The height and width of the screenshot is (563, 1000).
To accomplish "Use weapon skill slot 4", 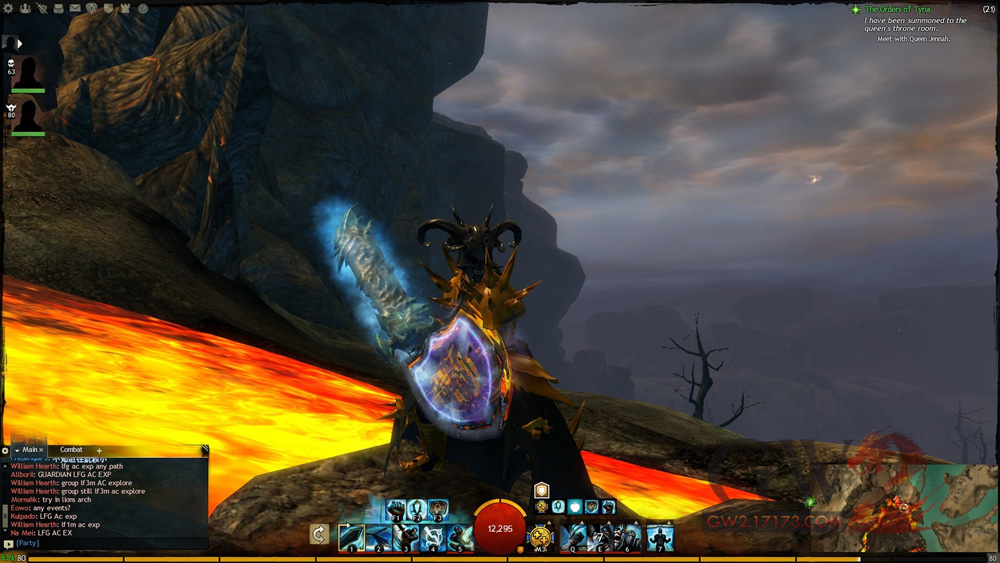I will 433,537.
